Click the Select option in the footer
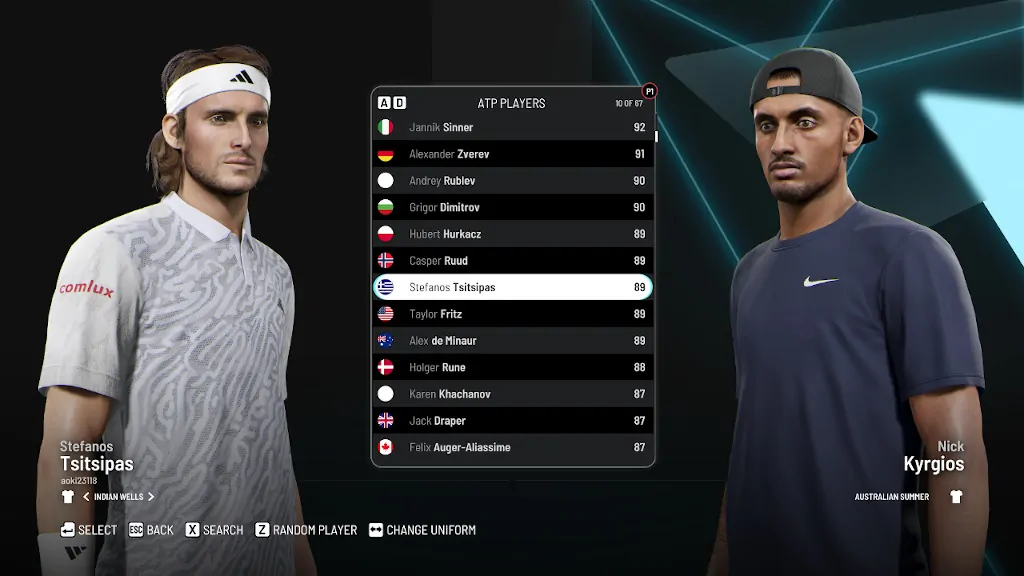Screen dimensions: 1024x576 (x=89, y=530)
